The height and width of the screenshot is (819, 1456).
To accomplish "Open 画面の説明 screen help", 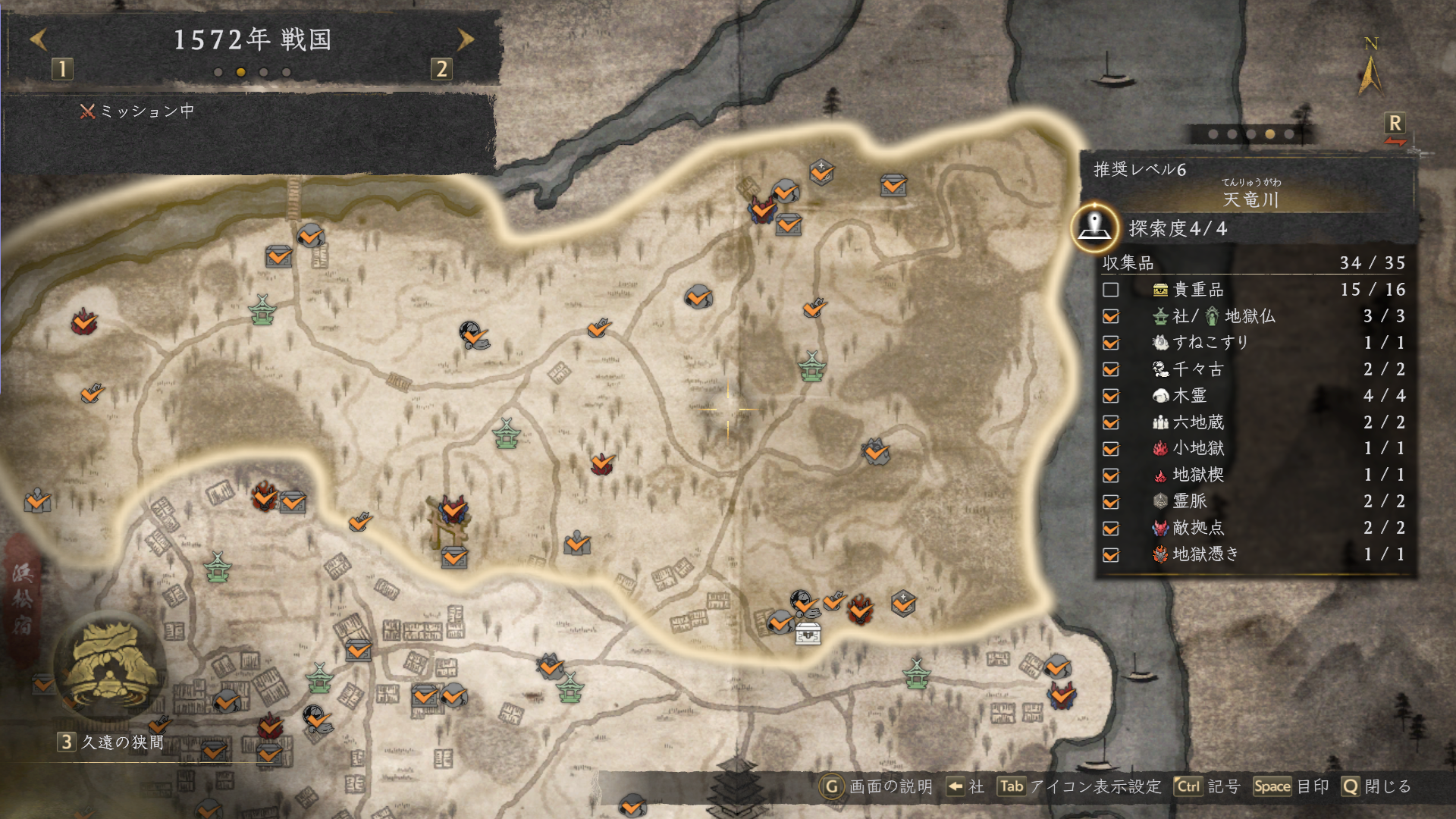I will pos(877,786).
